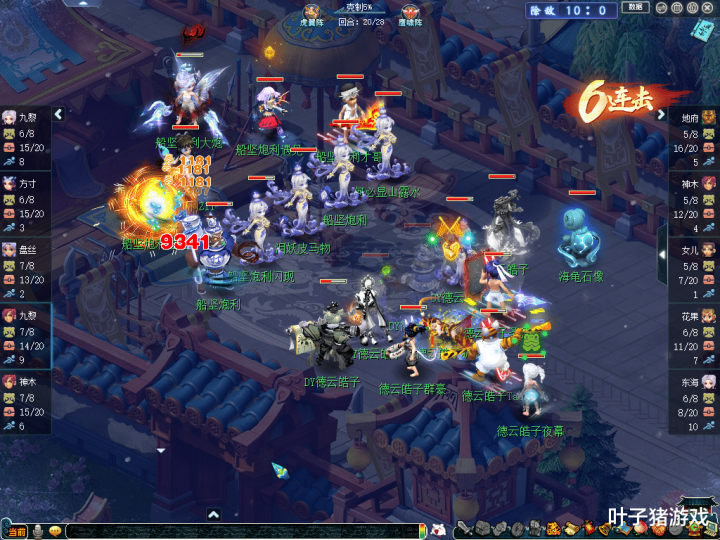Viewport: 720px width, 540px height.
Task: Select the 盘丝 team member on the left
Action: coord(25,268)
